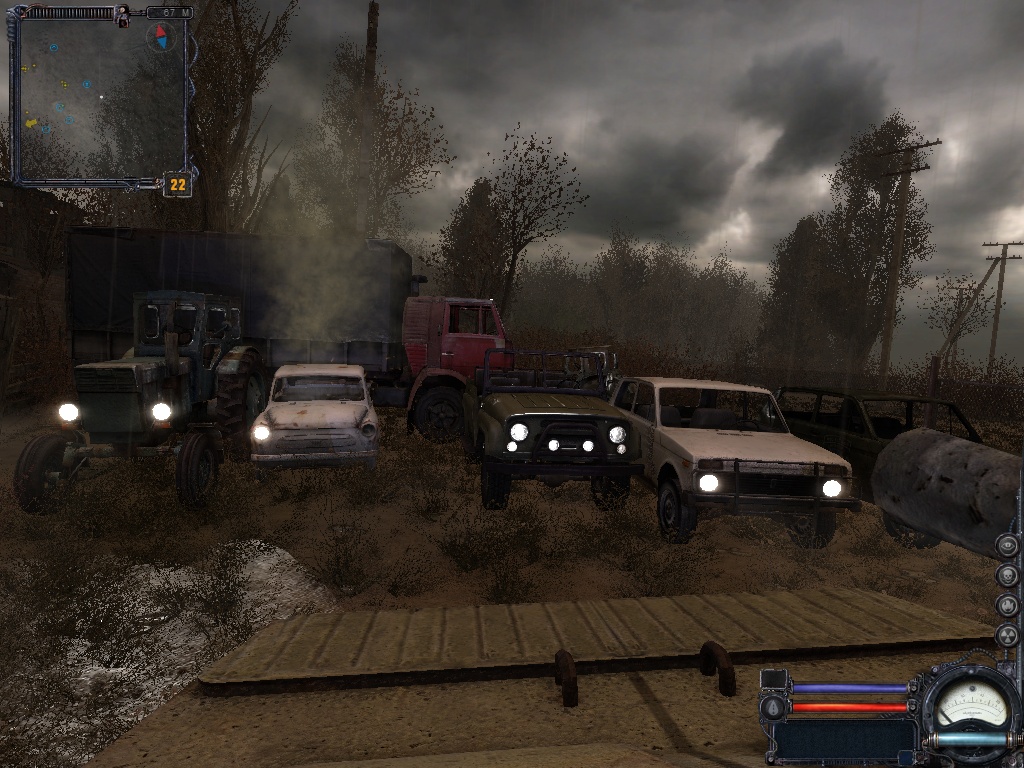Viewport: 1024px width, 768px height.
Task: Click the blood drop icon
Action: pyautogui.click(x=771, y=707)
